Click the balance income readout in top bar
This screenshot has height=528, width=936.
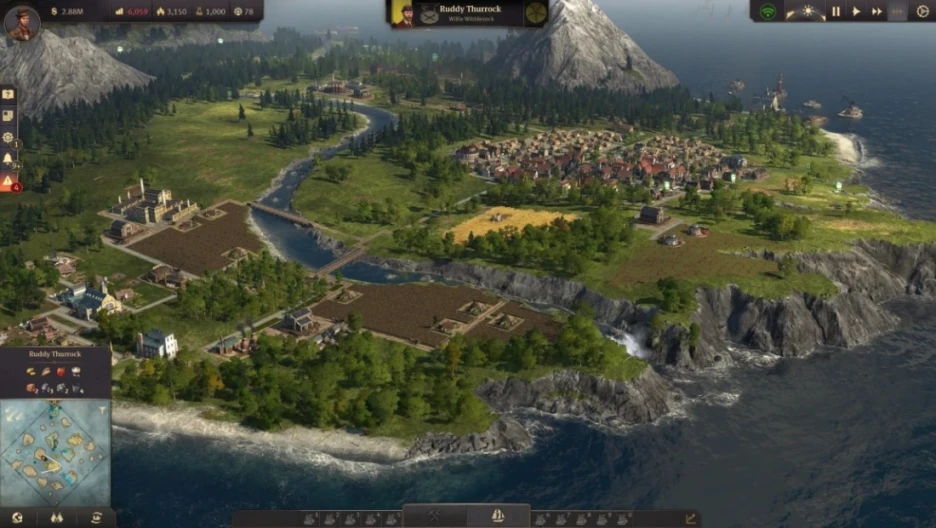(135, 11)
